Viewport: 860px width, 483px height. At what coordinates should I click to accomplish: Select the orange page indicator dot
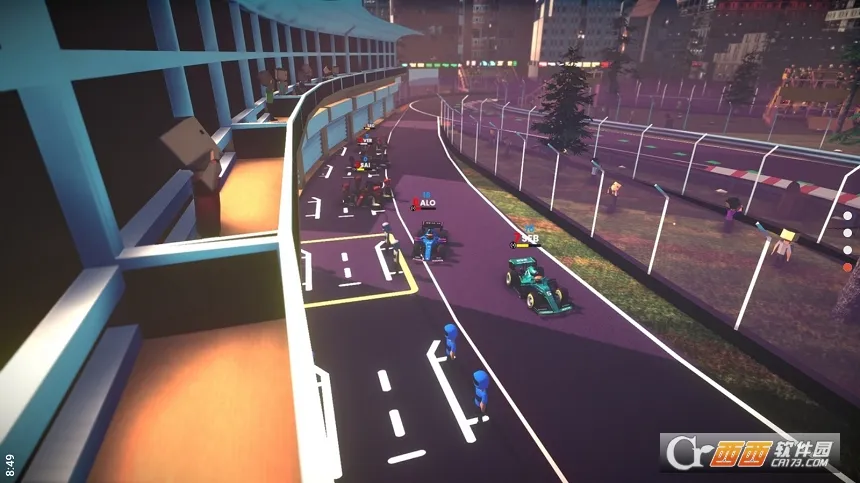(847, 267)
